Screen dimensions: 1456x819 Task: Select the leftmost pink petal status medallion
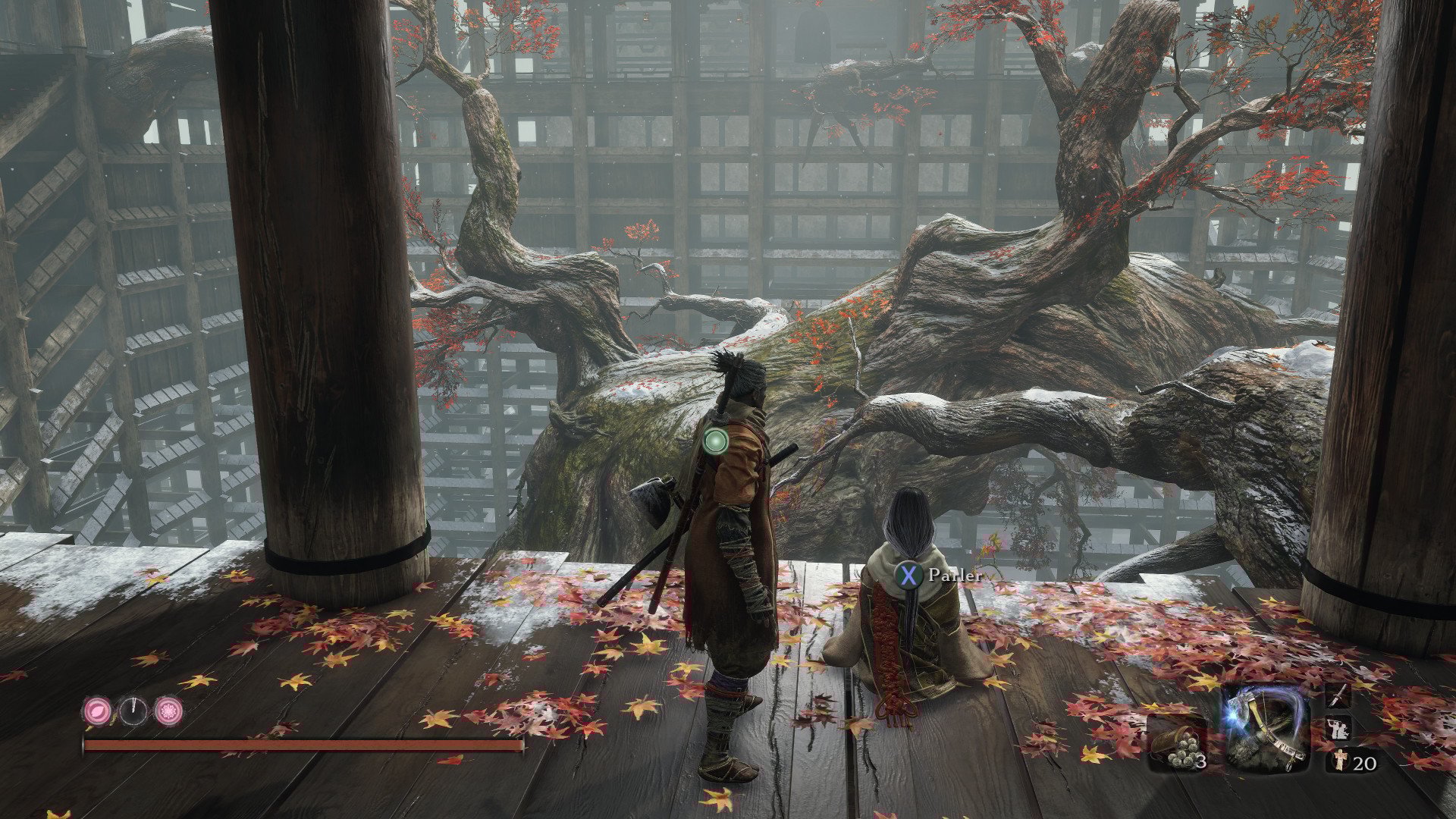98,711
